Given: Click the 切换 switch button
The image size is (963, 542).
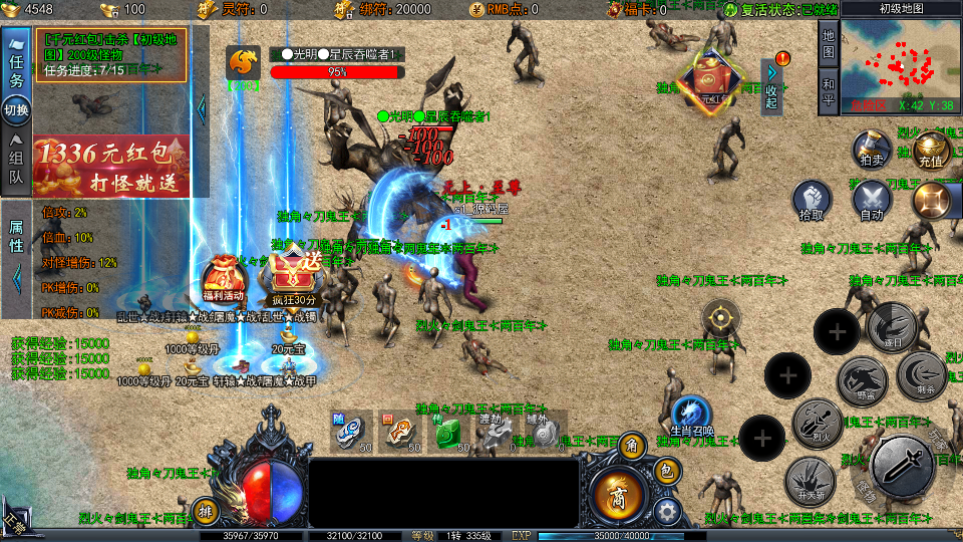Looking at the screenshot, I should [16, 110].
